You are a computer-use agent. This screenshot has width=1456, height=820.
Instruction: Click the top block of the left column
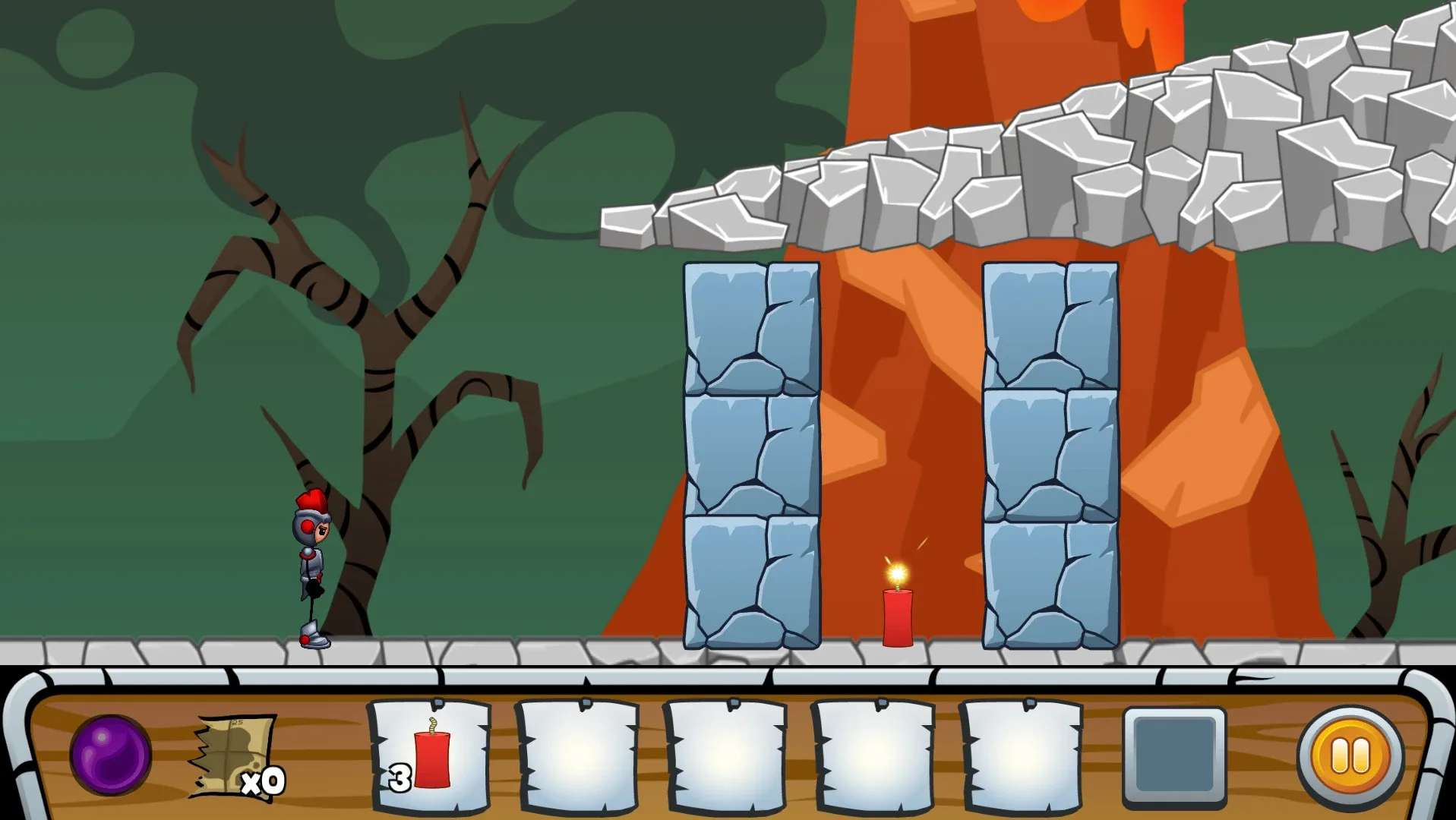[x=750, y=326]
